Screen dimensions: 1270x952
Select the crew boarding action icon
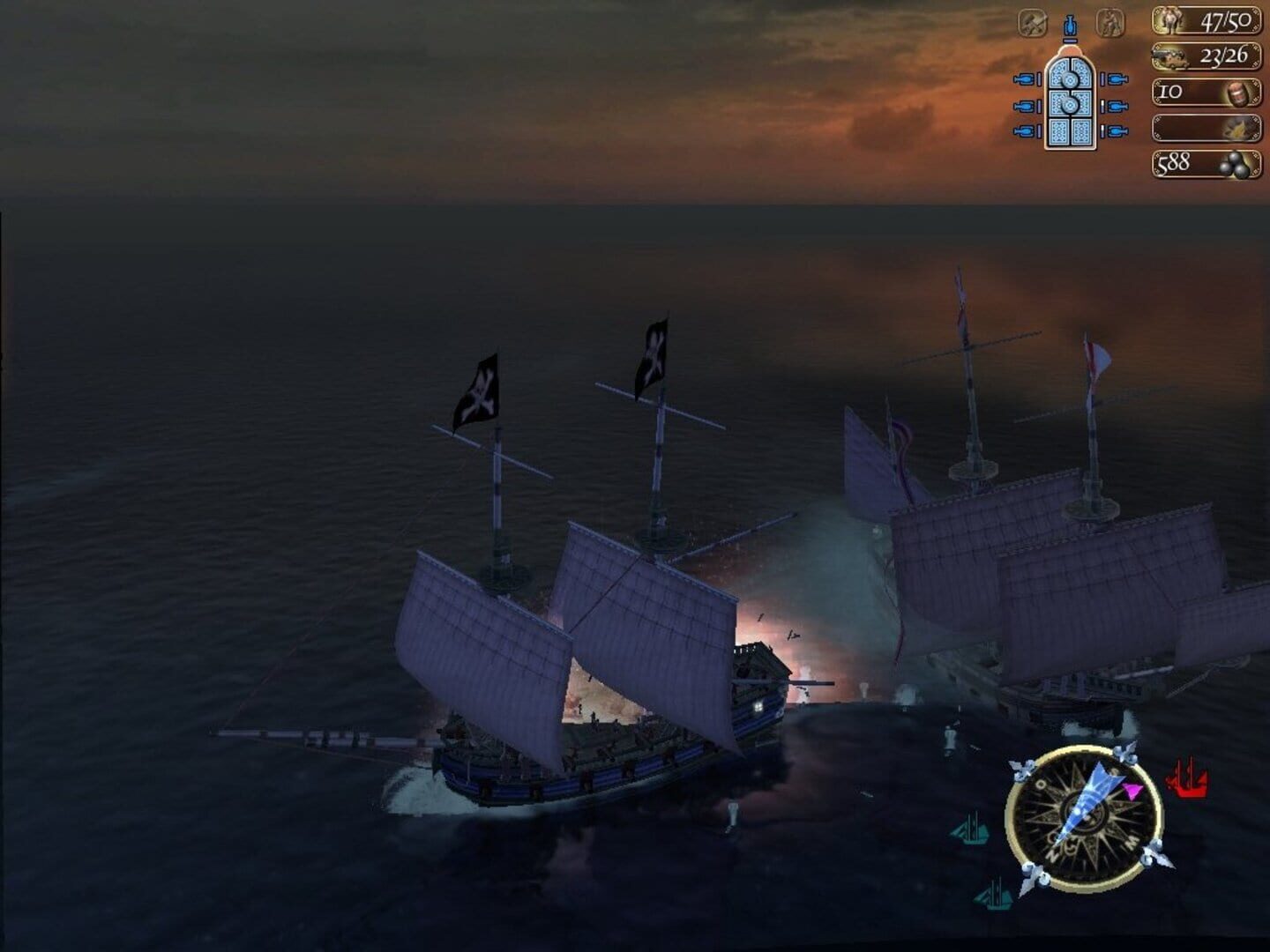(x=1110, y=22)
